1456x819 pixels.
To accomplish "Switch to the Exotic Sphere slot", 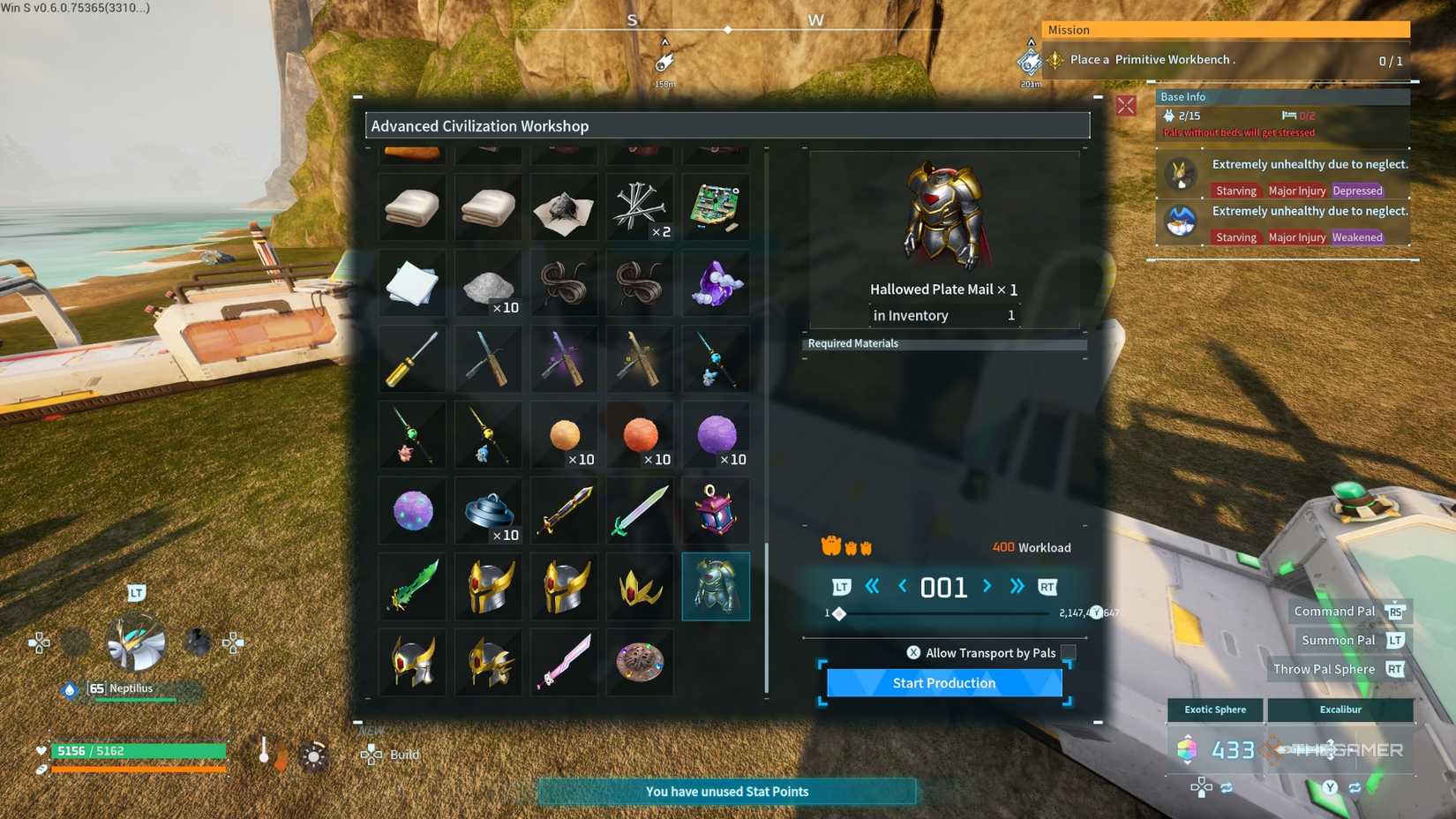I will [1214, 710].
